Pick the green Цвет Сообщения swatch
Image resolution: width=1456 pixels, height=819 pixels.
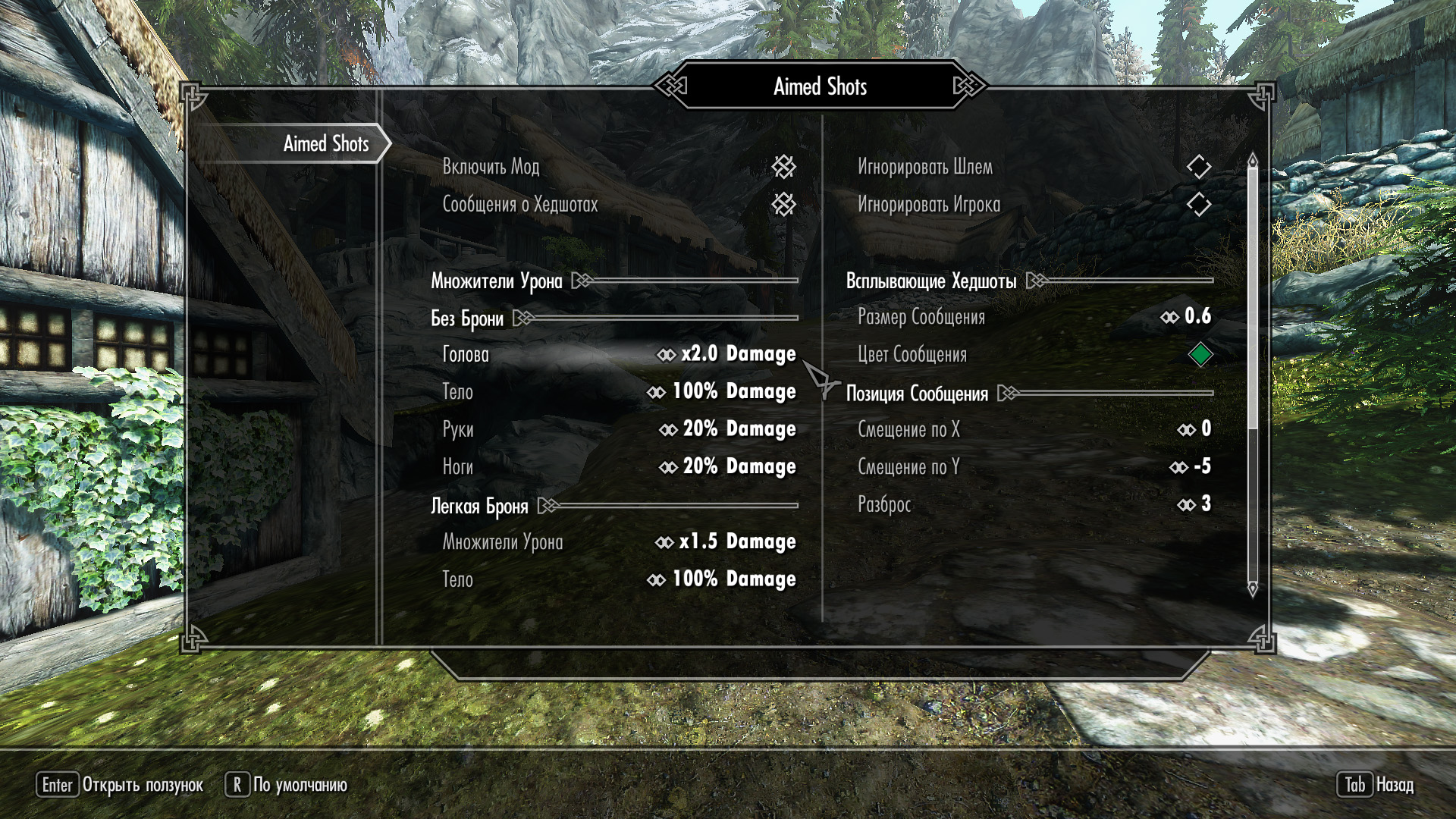tap(1200, 354)
